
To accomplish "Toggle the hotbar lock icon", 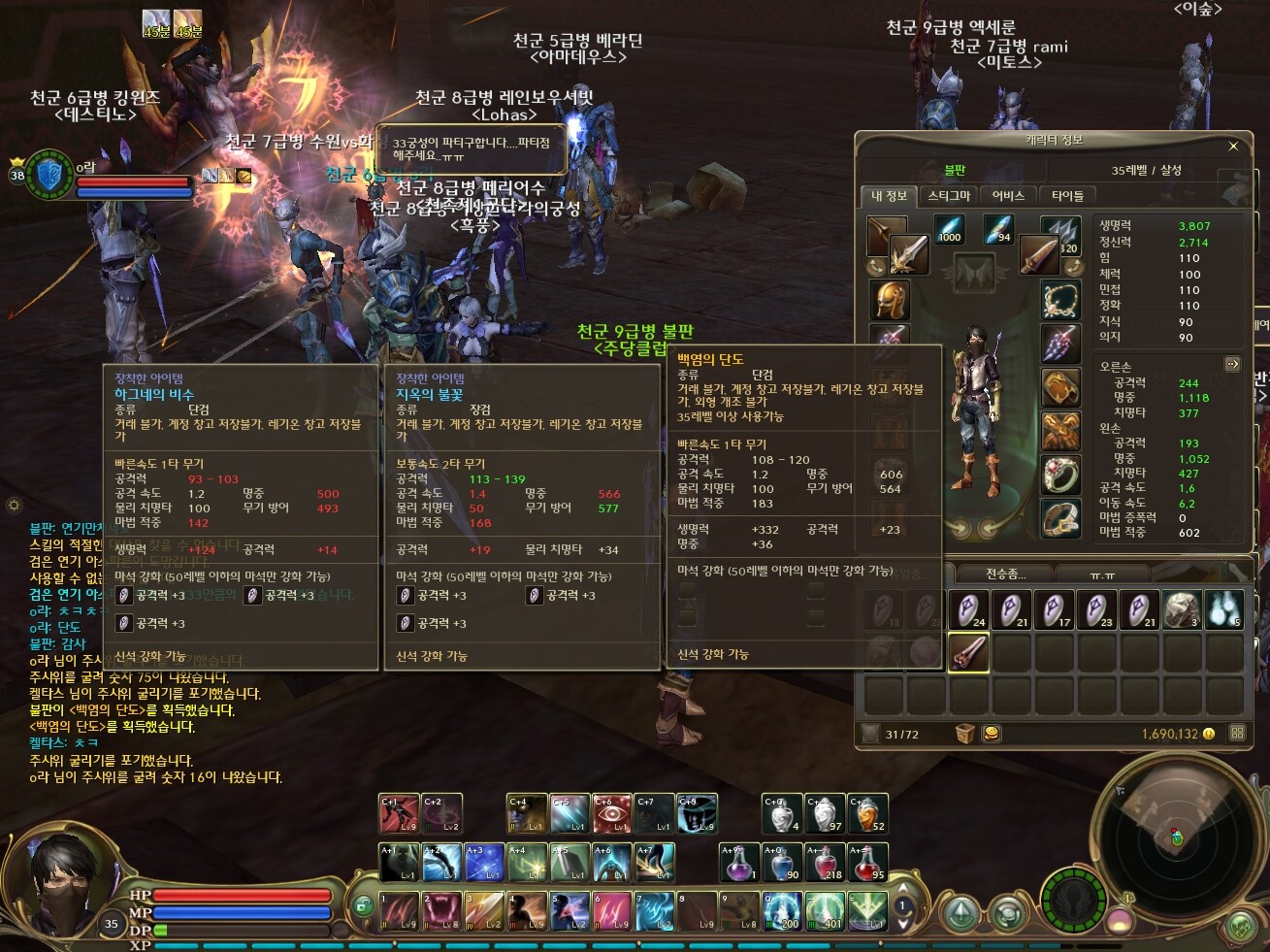I will (363, 904).
